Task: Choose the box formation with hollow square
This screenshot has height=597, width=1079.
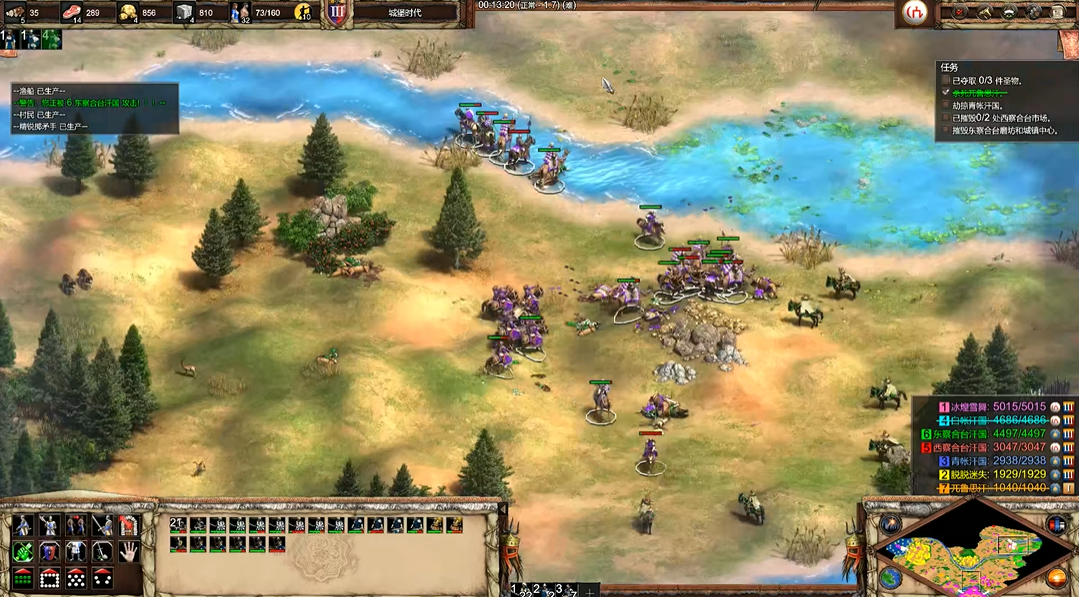Action: pos(49,577)
